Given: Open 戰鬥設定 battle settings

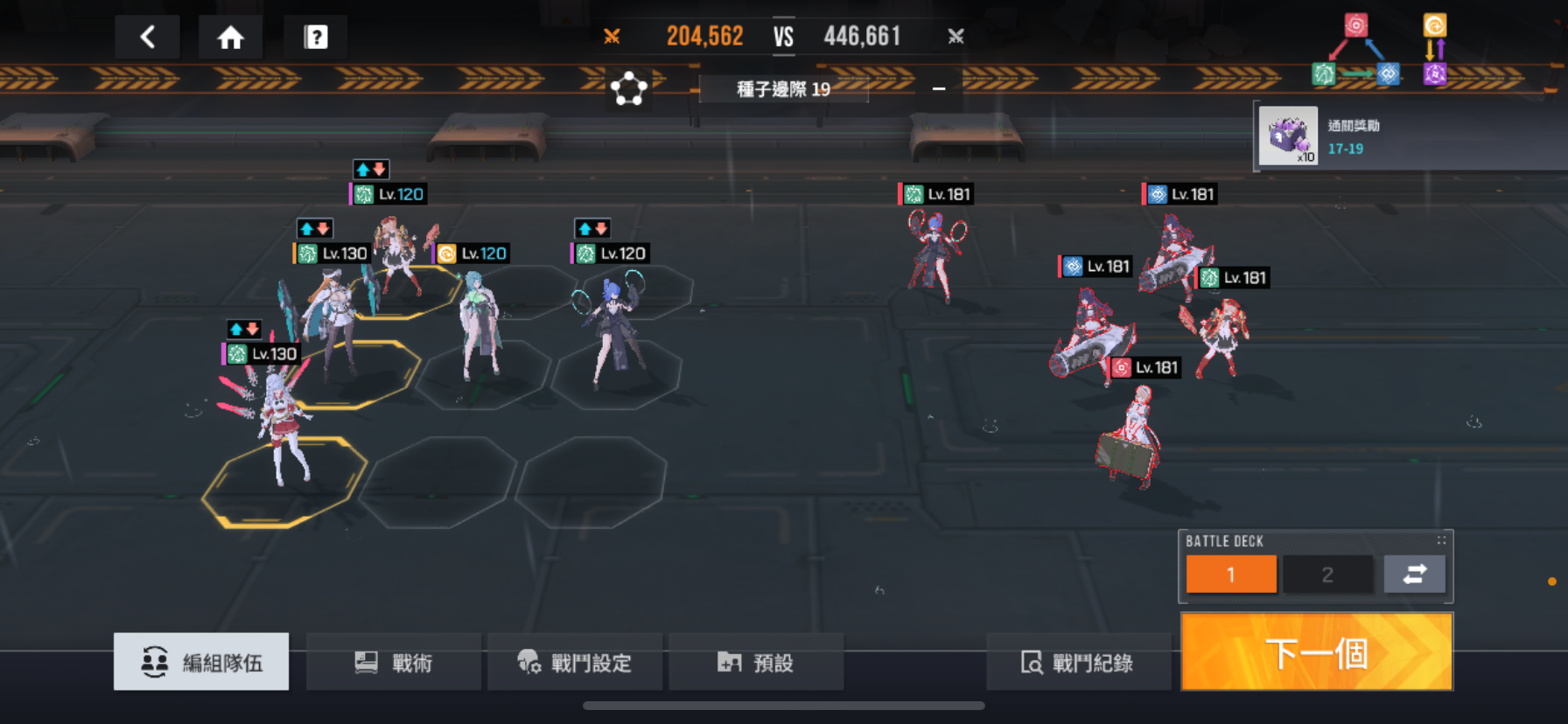Looking at the screenshot, I should point(574,663).
